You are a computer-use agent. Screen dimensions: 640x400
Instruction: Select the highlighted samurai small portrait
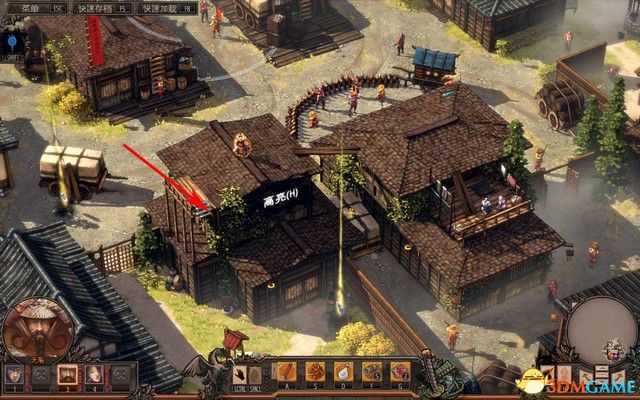(x=68, y=375)
